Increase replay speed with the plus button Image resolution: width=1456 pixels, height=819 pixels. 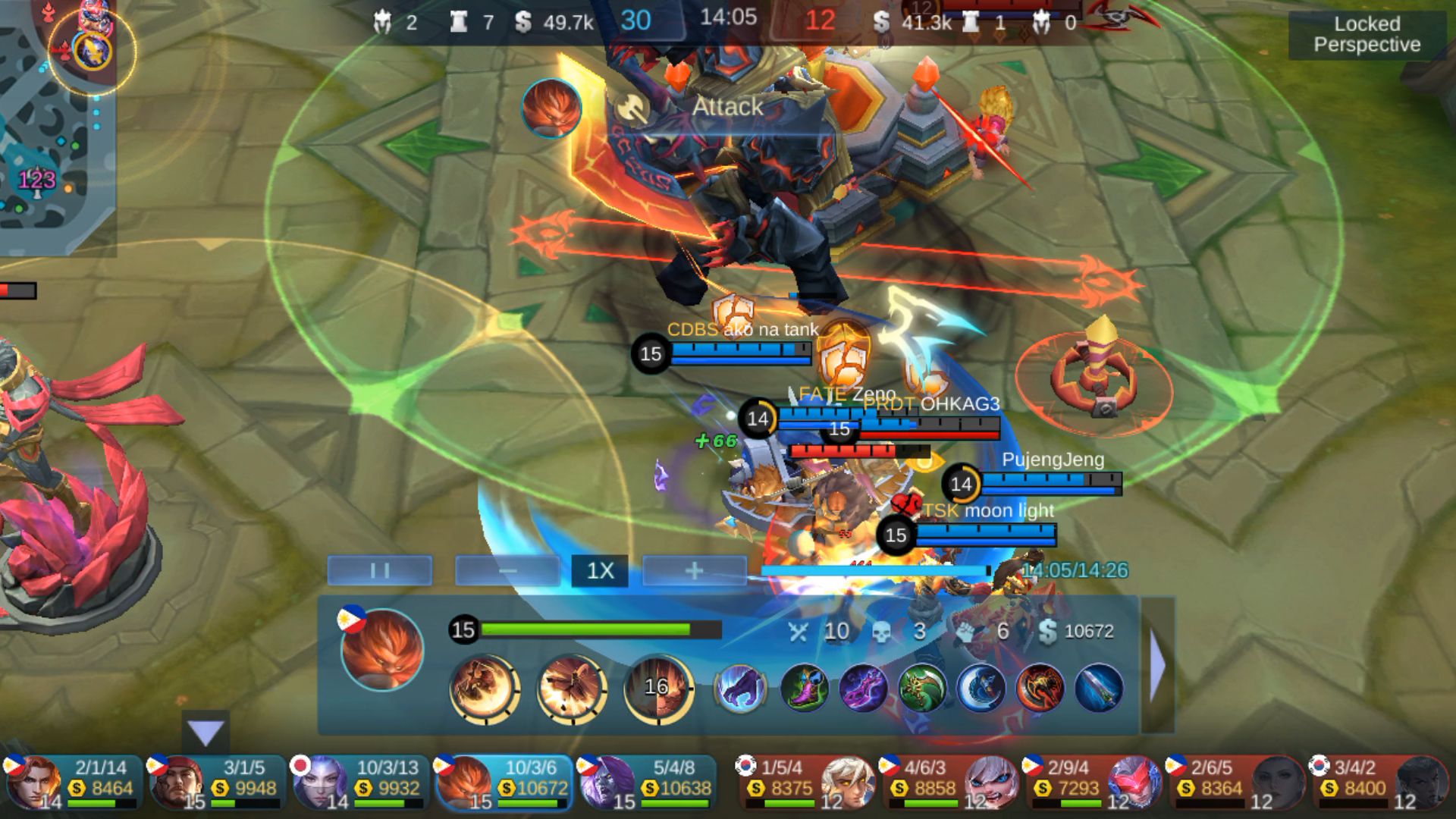coord(694,570)
